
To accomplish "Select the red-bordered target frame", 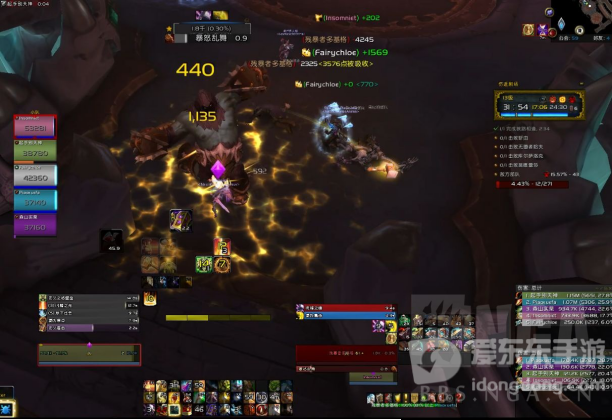I will [89, 354].
